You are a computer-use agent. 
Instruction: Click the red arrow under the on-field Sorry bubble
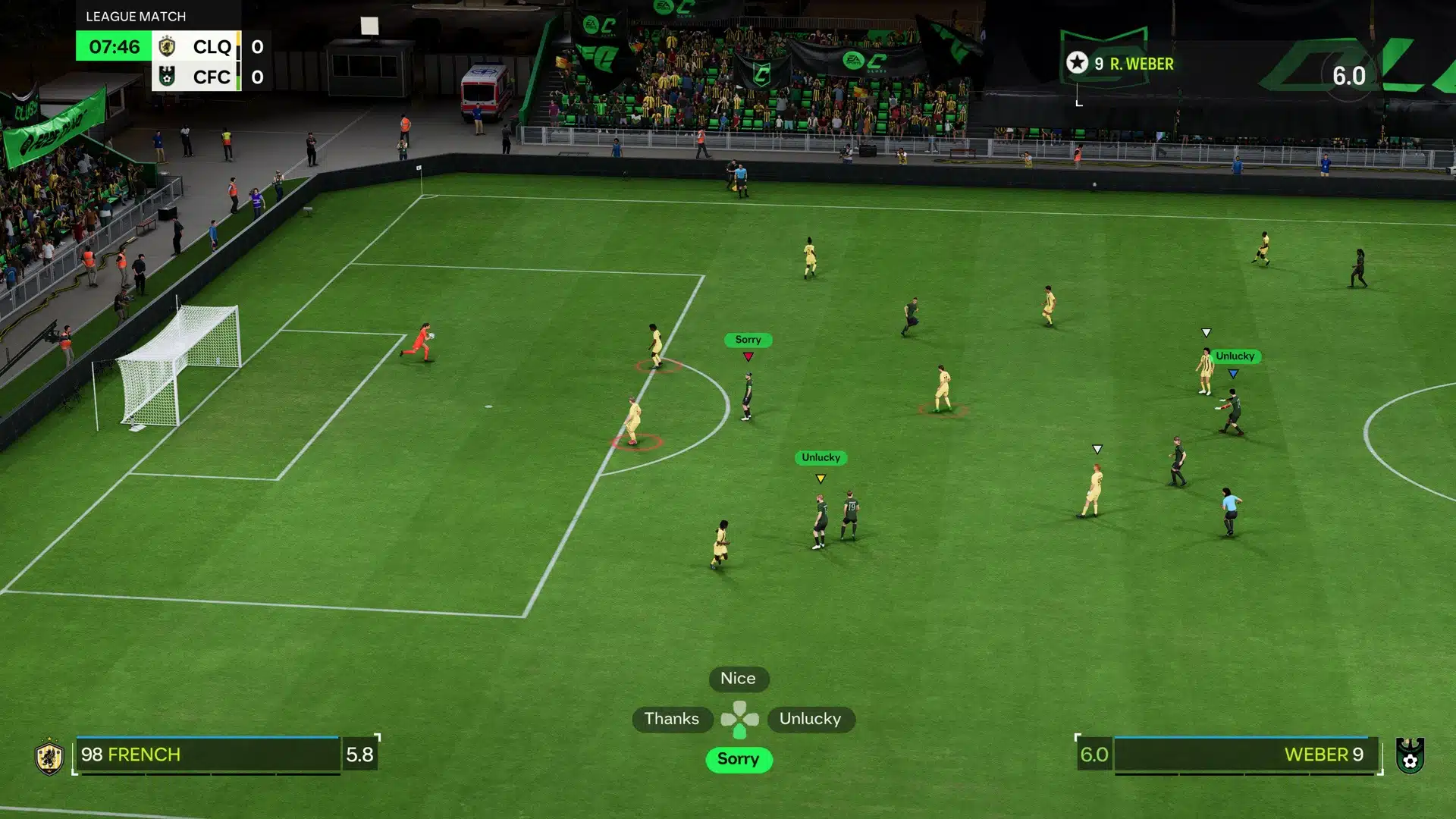pos(748,356)
